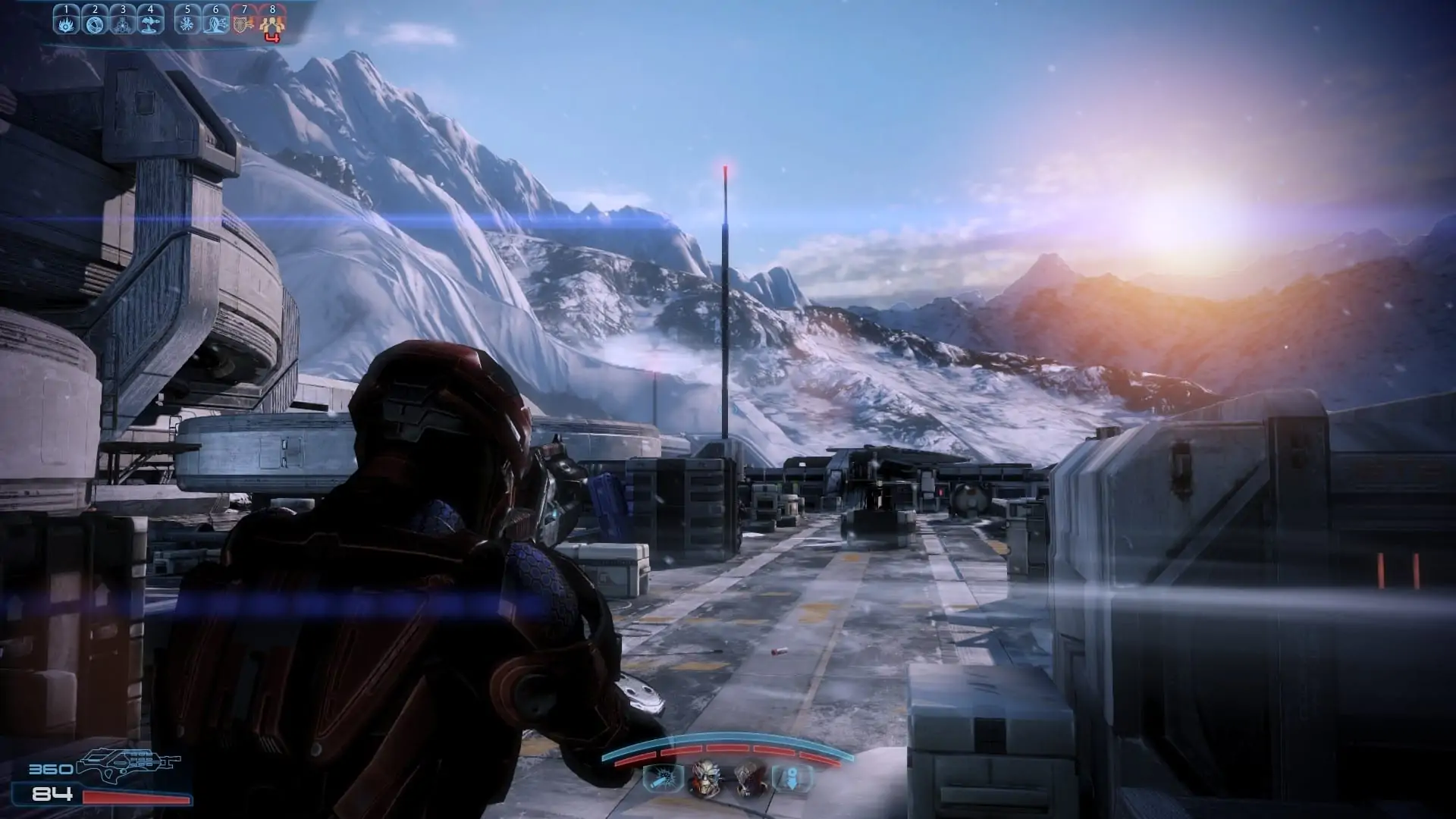Viewport: 1456px width, 819px height.
Task: Click the squad command icon in slot 8
Action: tap(271, 24)
